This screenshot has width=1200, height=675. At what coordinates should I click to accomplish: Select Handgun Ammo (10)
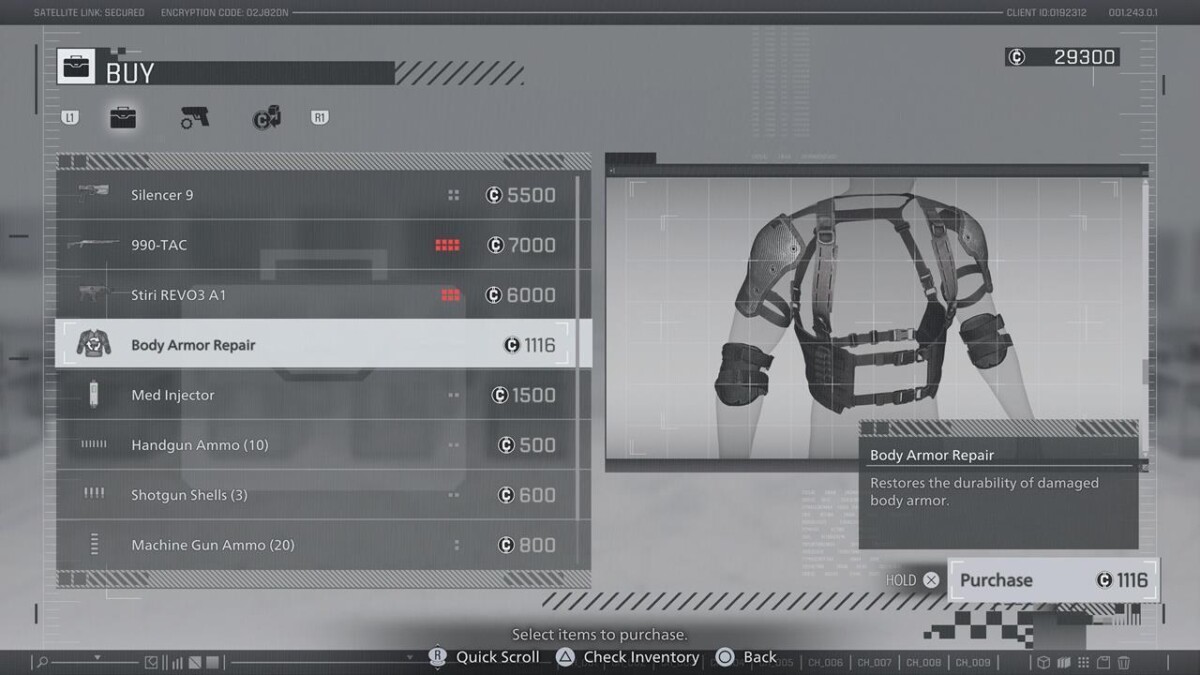click(320, 445)
